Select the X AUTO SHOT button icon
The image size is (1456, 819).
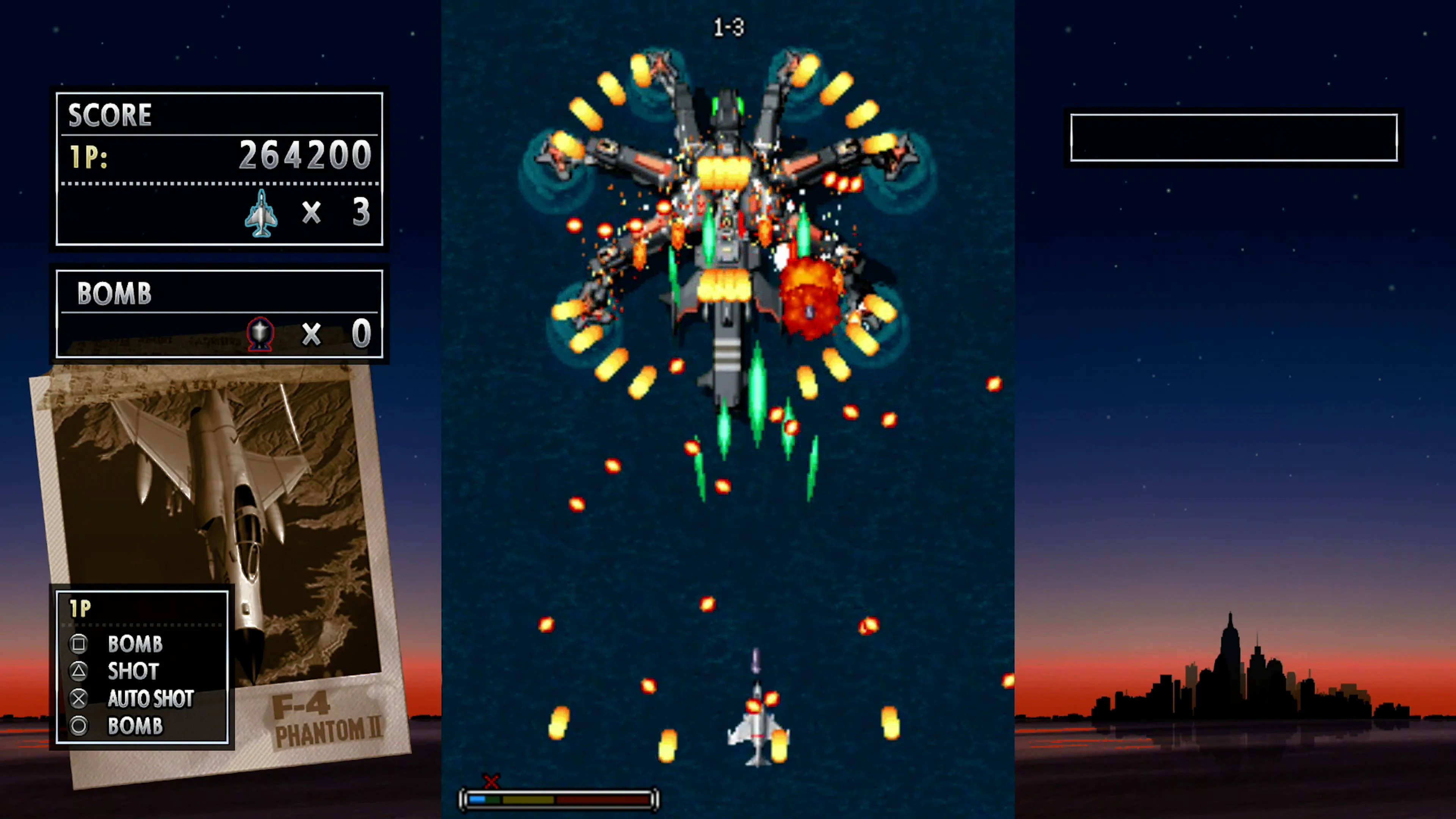[x=78, y=698]
